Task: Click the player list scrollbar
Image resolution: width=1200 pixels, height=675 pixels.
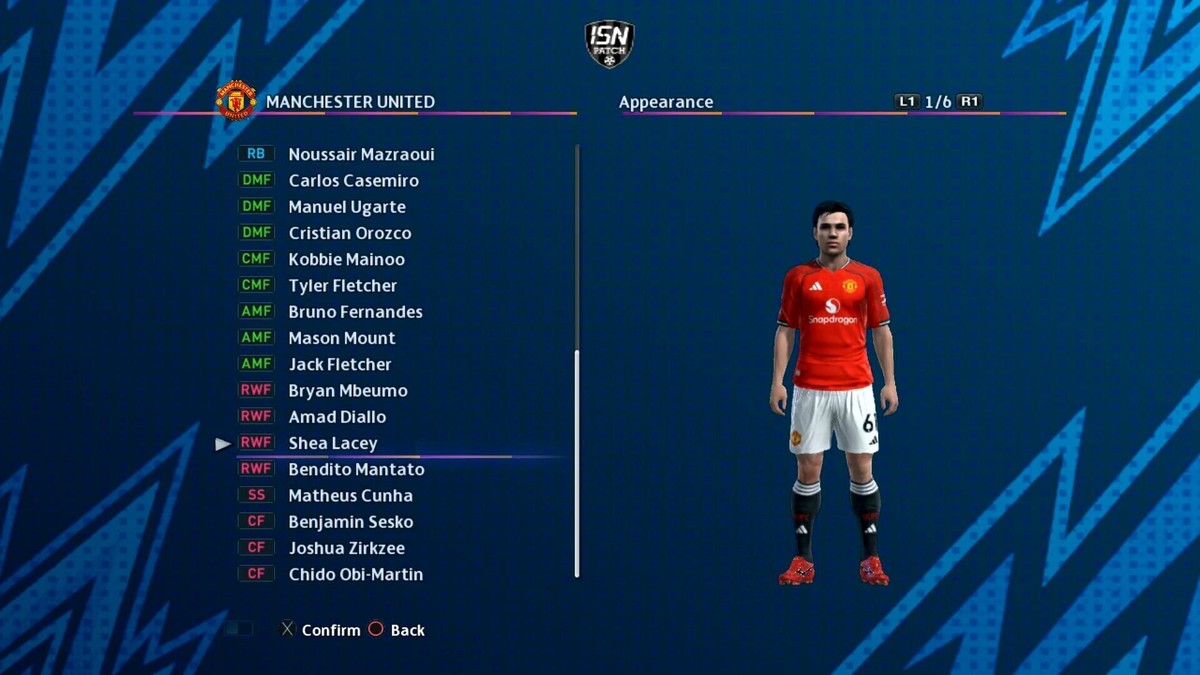Action: [x=577, y=463]
